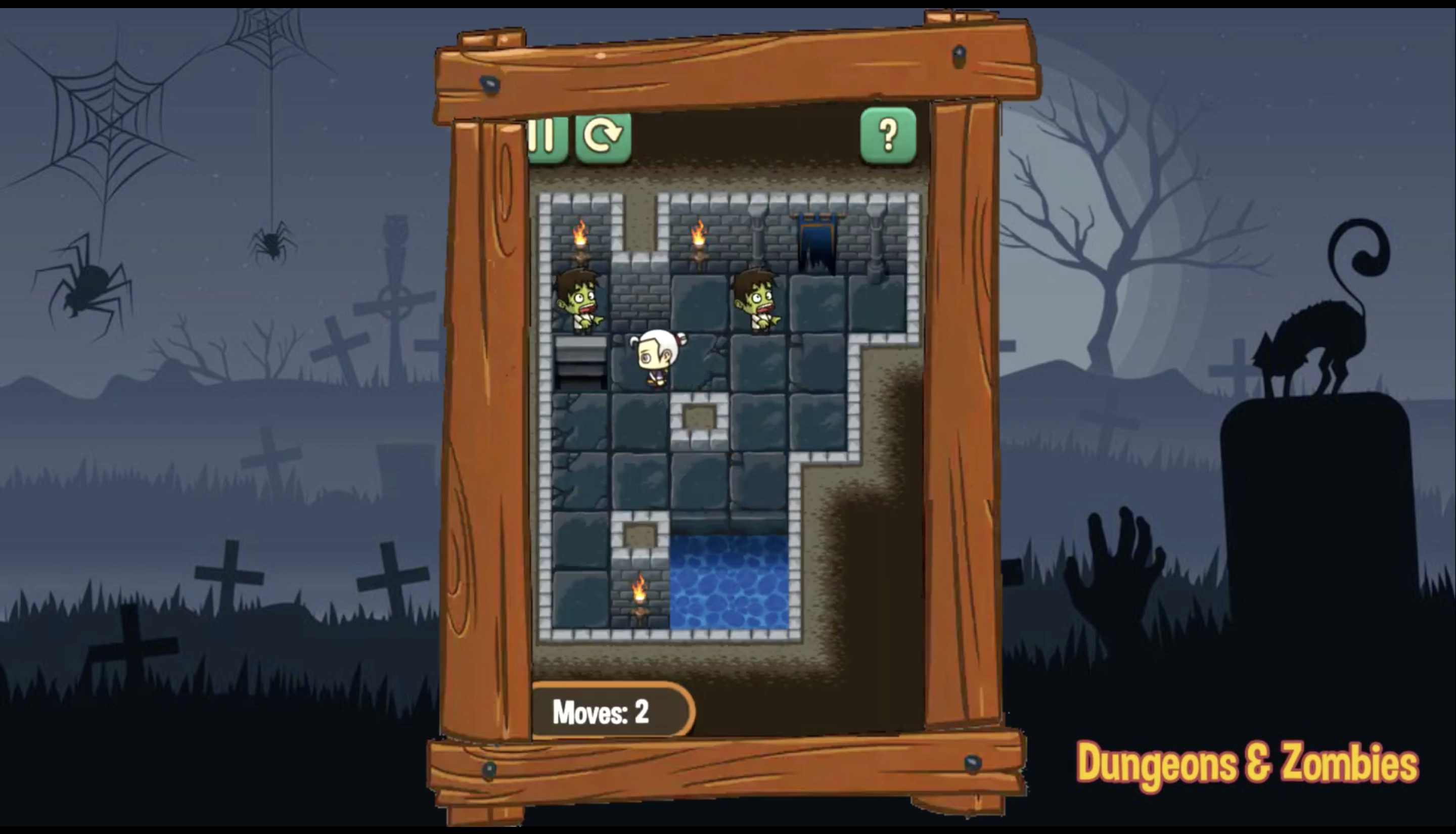Click the middle torch at the top wall

[700, 241]
